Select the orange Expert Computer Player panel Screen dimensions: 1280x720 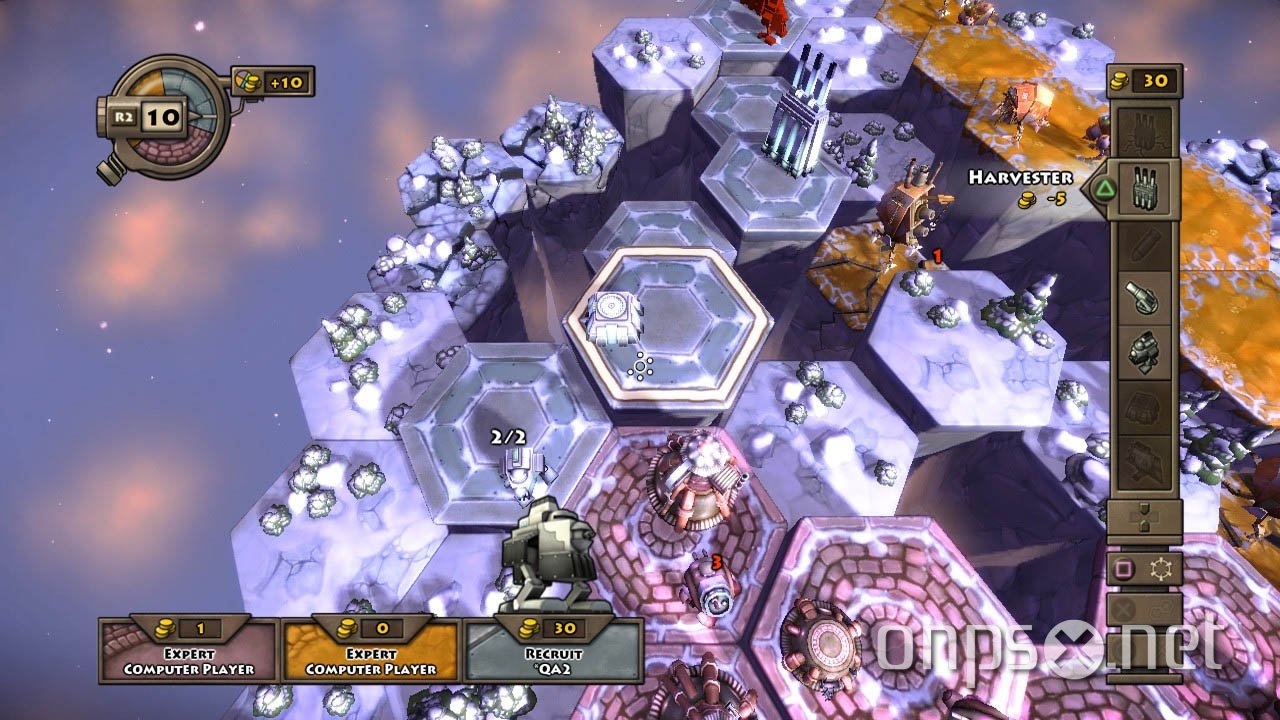pyautogui.click(x=371, y=655)
